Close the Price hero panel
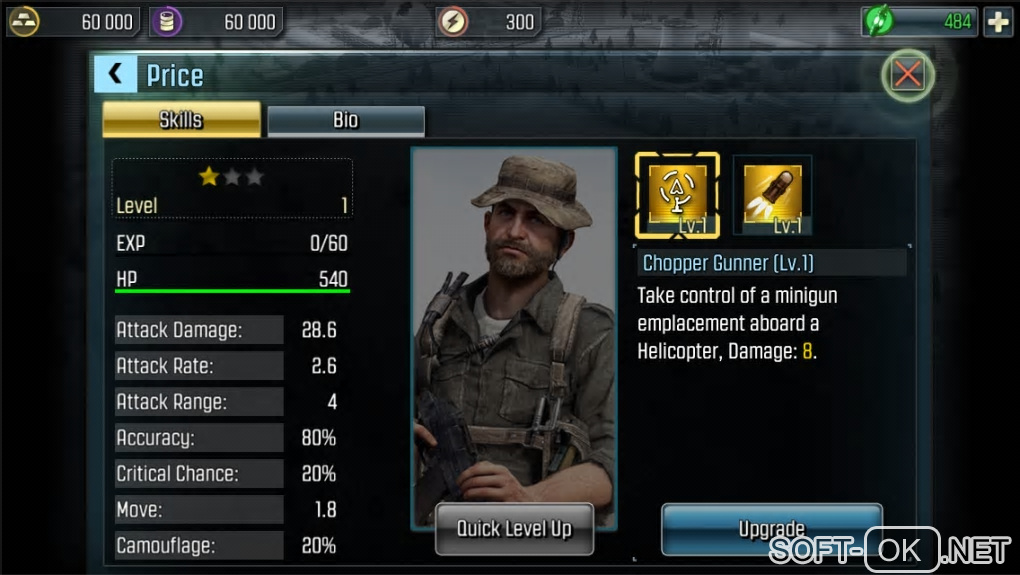Viewport: 1020px width, 575px height. point(907,74)
